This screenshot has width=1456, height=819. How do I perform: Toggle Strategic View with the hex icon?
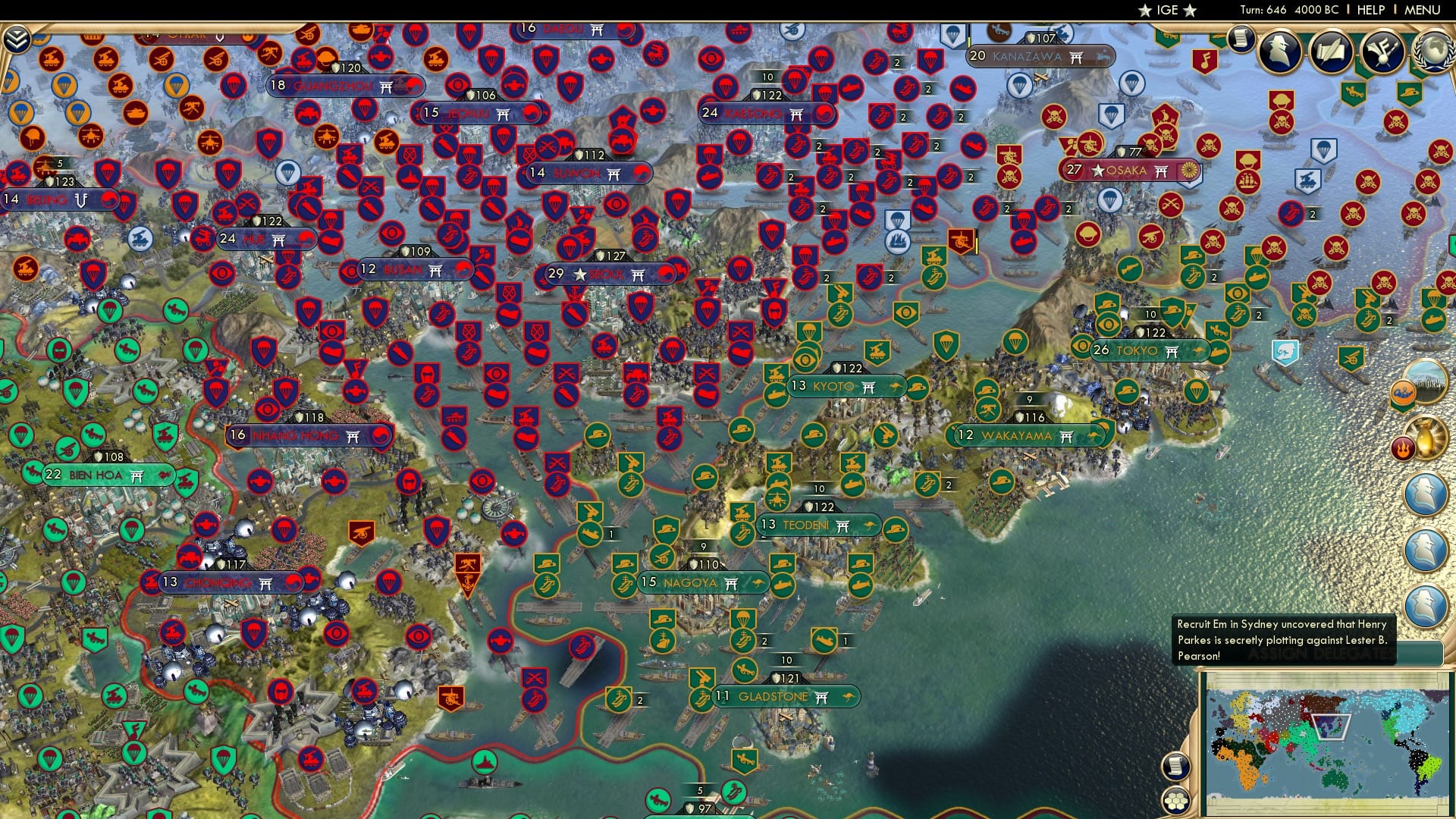tap(1175, 802)
